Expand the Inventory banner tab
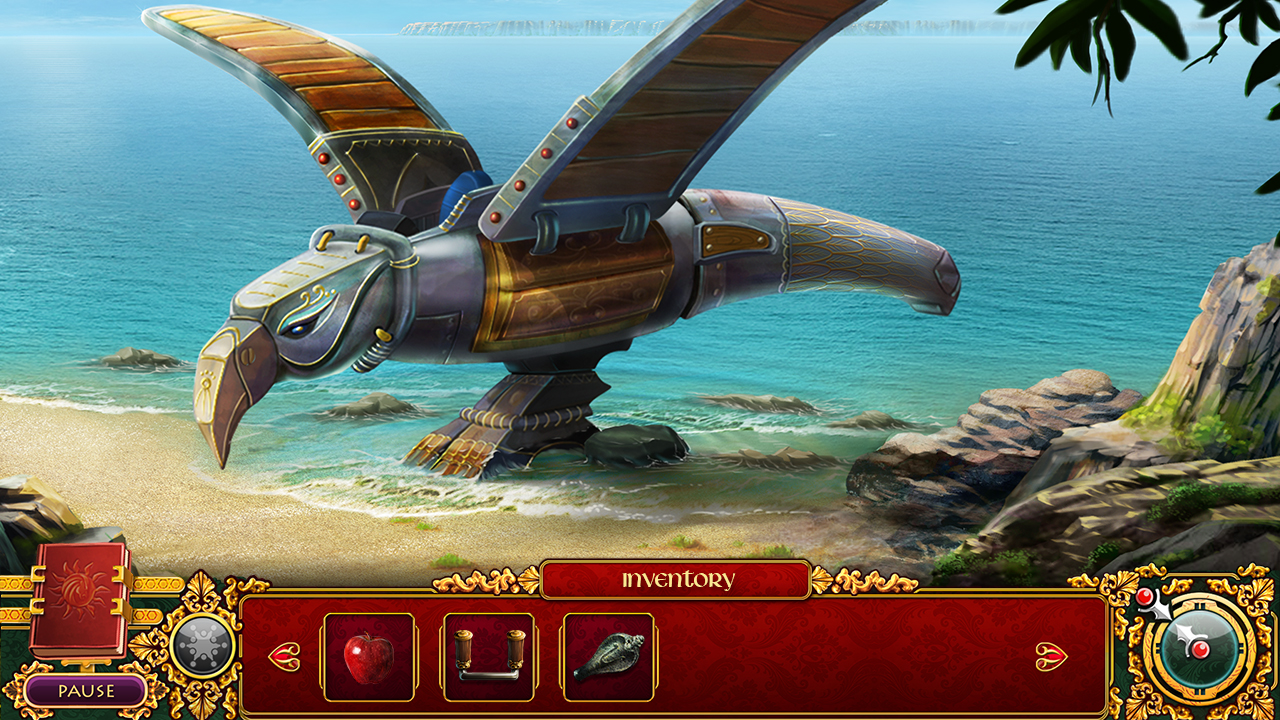This screenshot has height=720, width=1280. (678, 578)
